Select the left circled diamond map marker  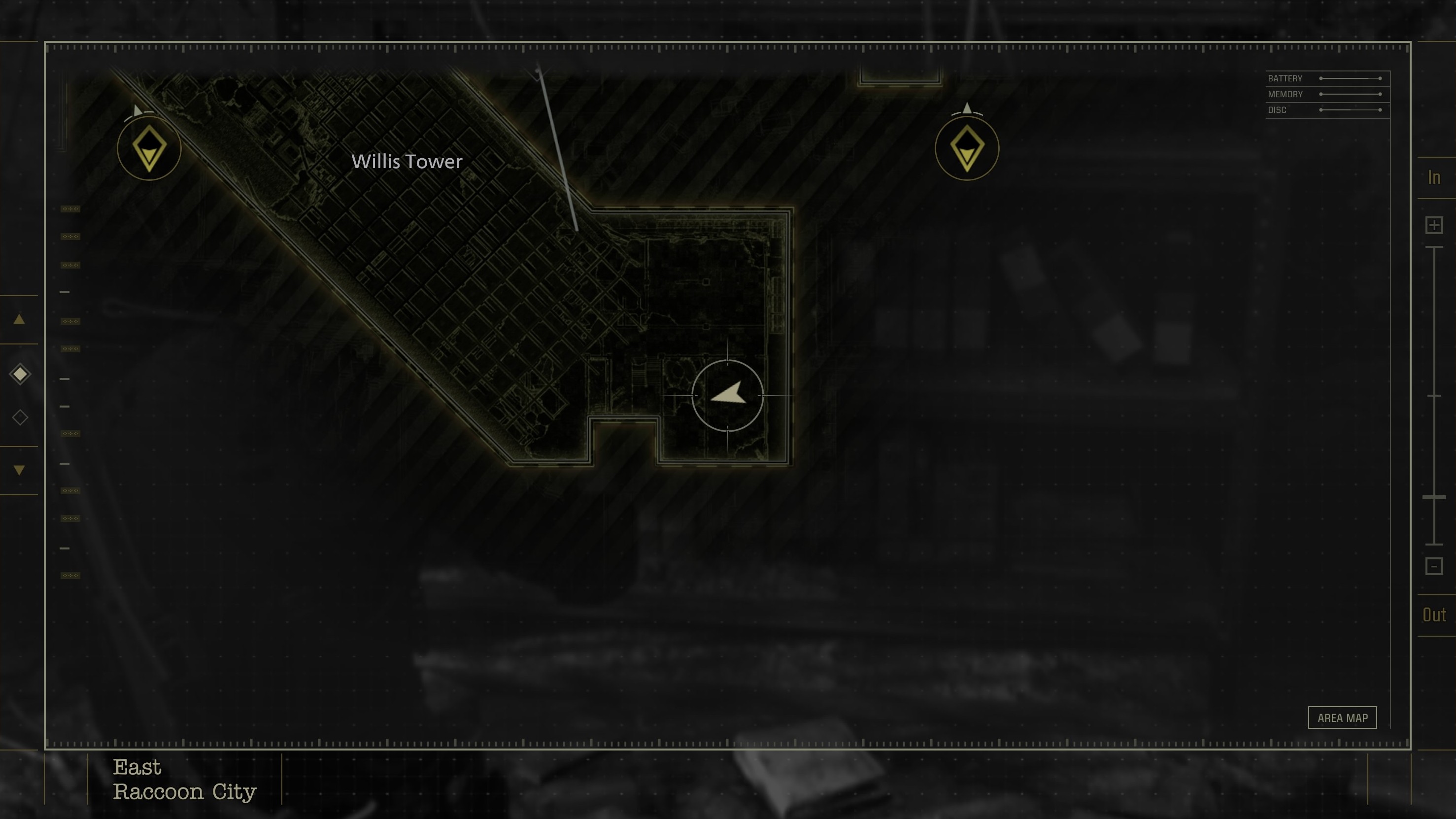[x=149, y=148]
